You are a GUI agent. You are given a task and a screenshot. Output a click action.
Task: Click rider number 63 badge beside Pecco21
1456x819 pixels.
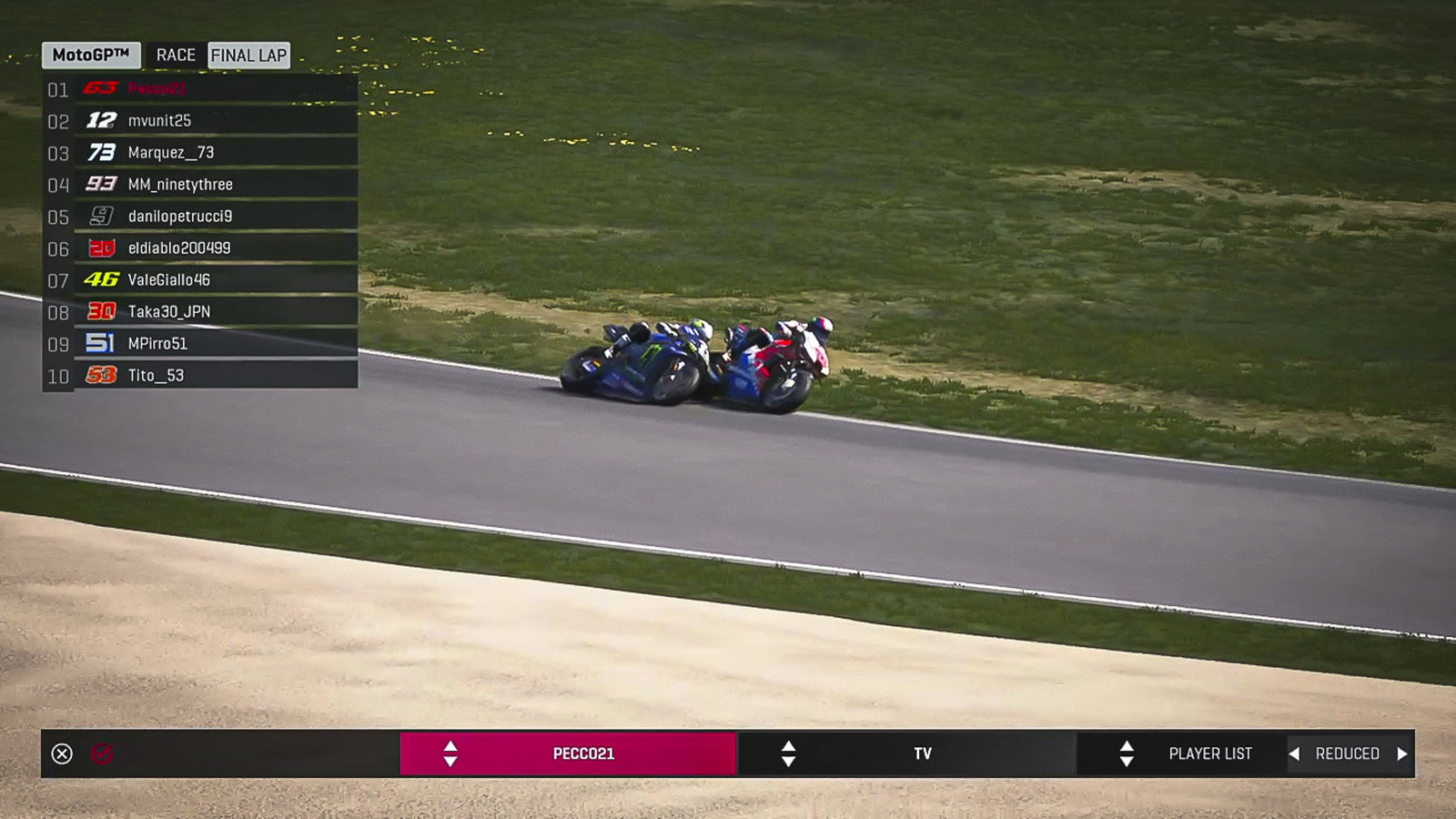[103, 87]
